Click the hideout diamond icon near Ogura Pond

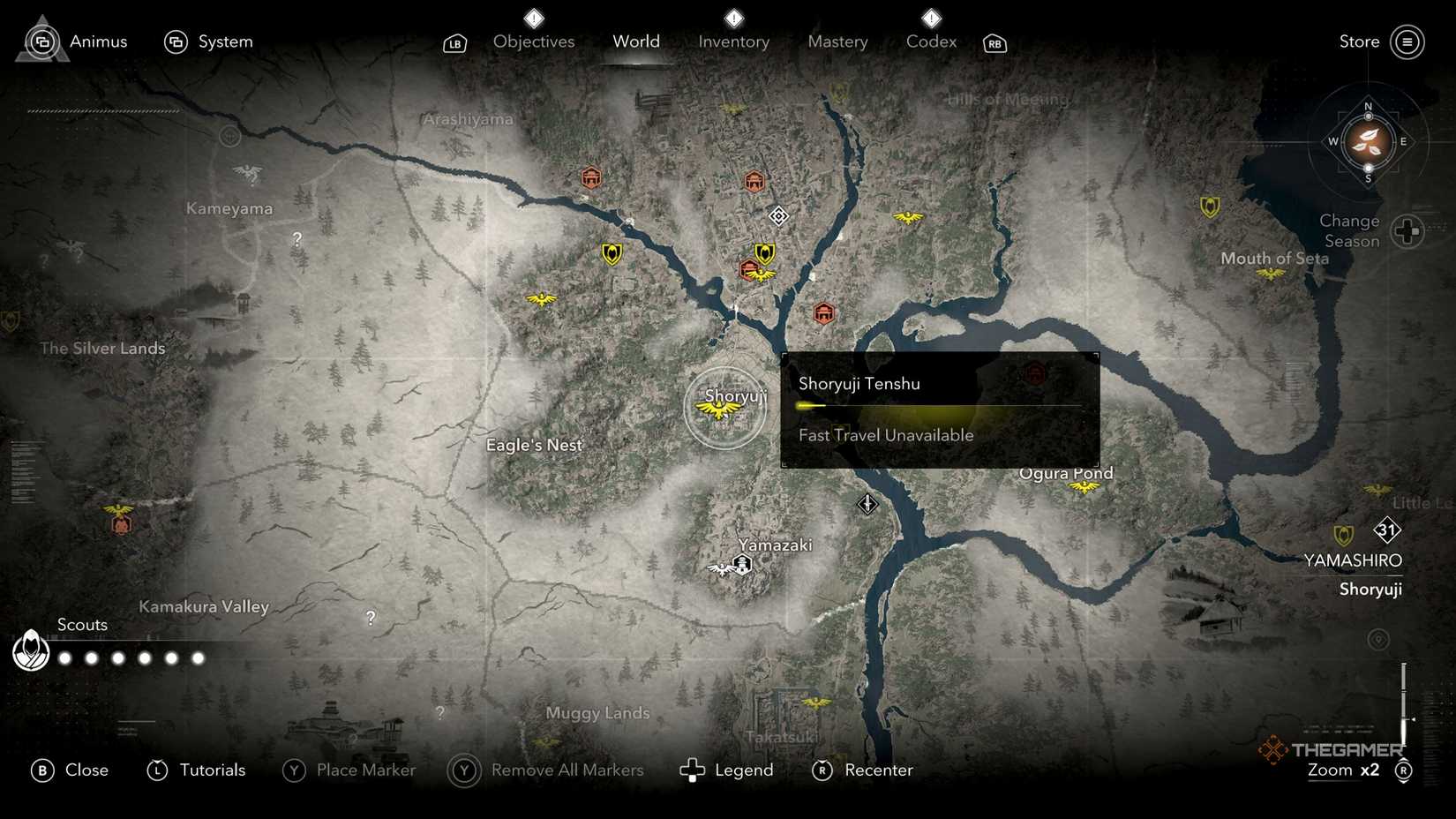[867, 505]
